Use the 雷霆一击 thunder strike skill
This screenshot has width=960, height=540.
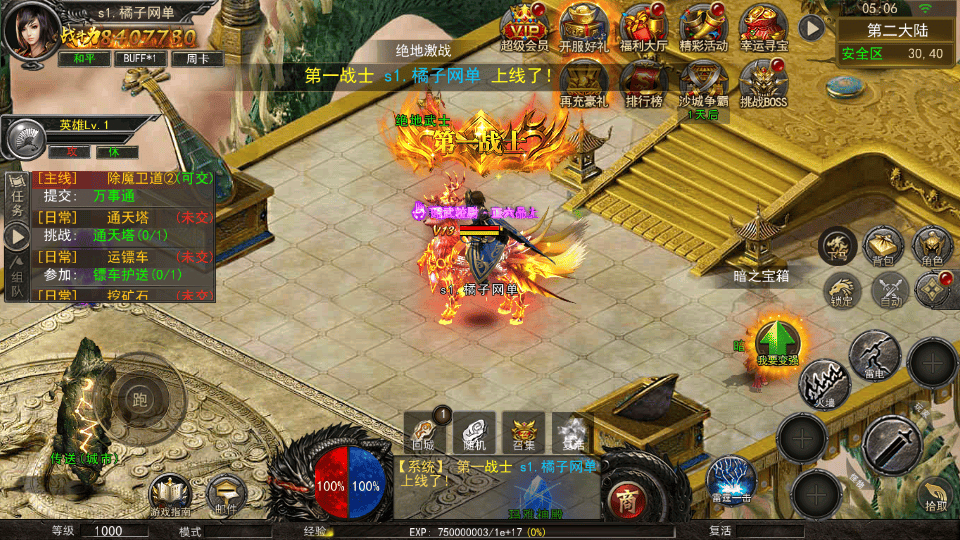tap(729, 478)
